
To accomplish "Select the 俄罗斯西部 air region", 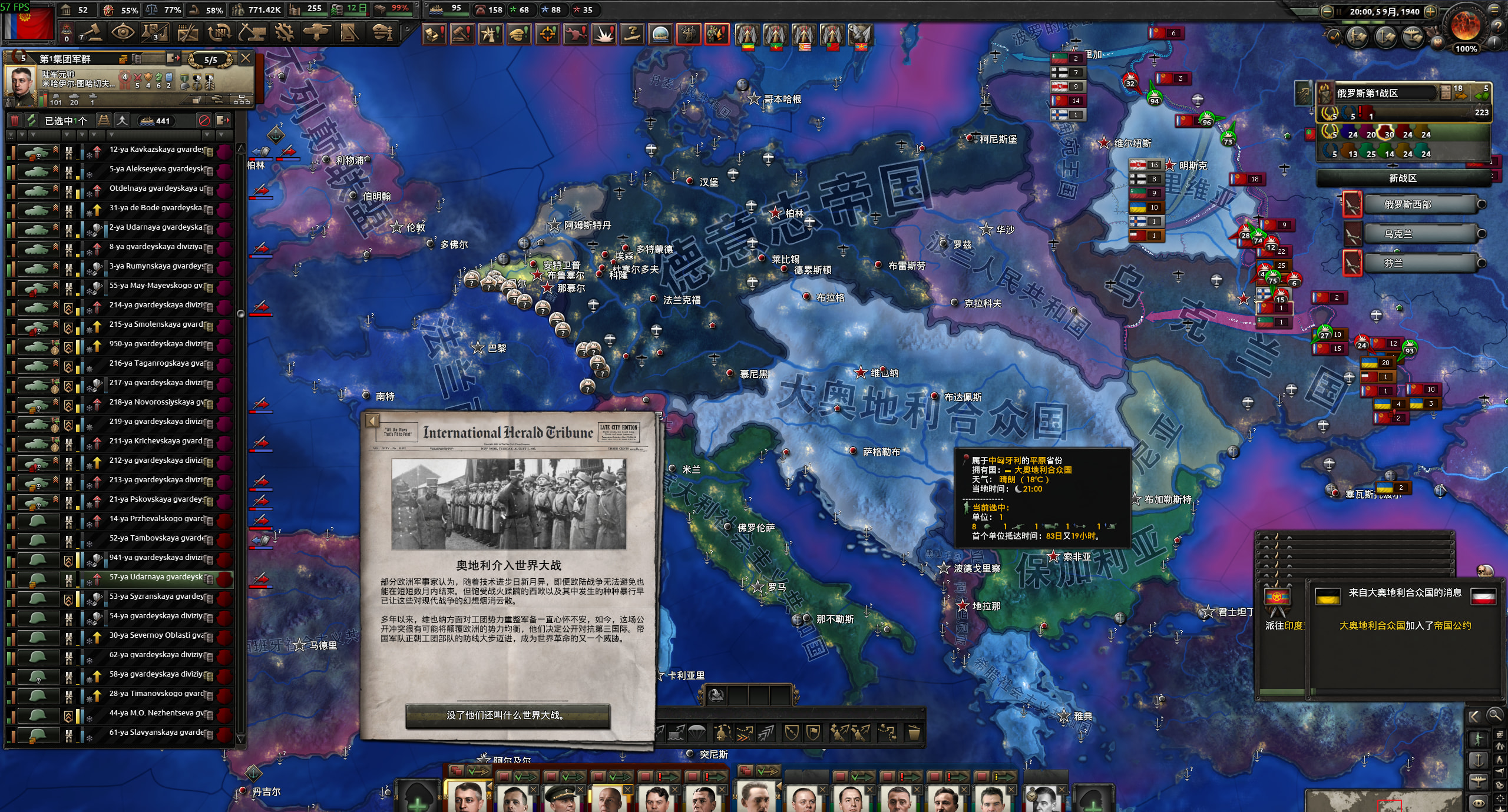I will coord(1407,205).
